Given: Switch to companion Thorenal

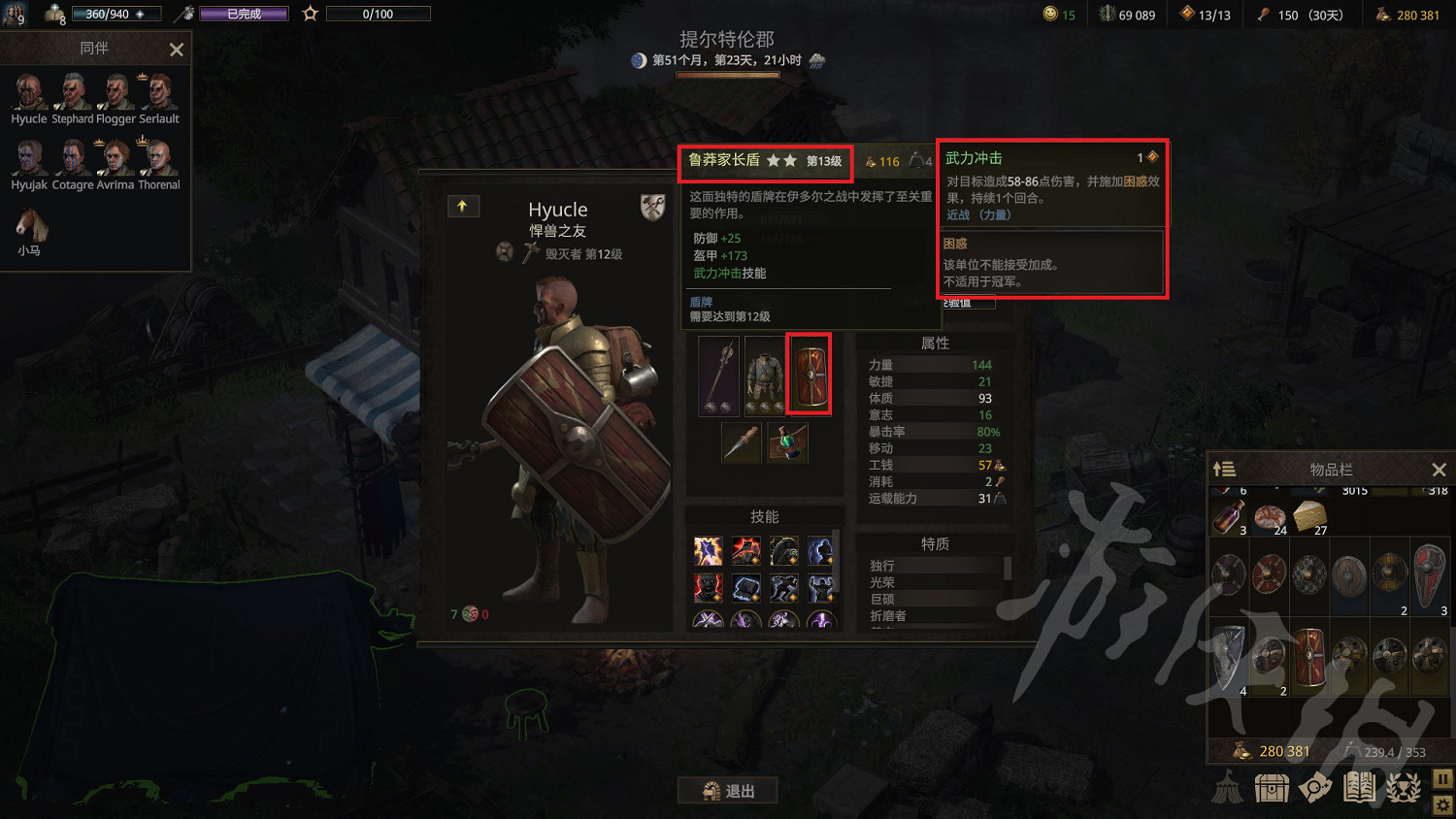Looking at the screenshot, I should (158, 158).
